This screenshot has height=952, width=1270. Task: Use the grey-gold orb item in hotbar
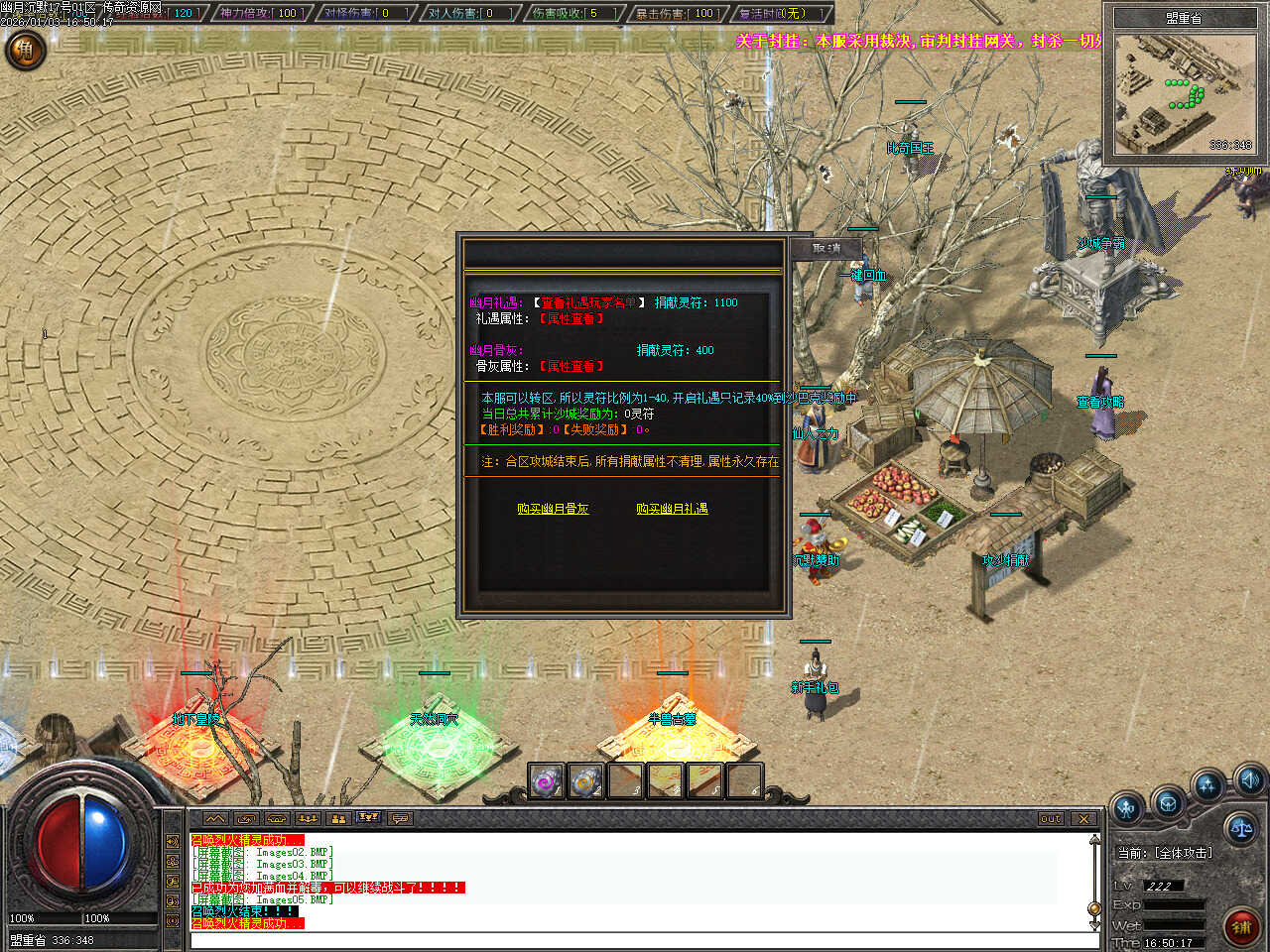(x=585, y=781)
